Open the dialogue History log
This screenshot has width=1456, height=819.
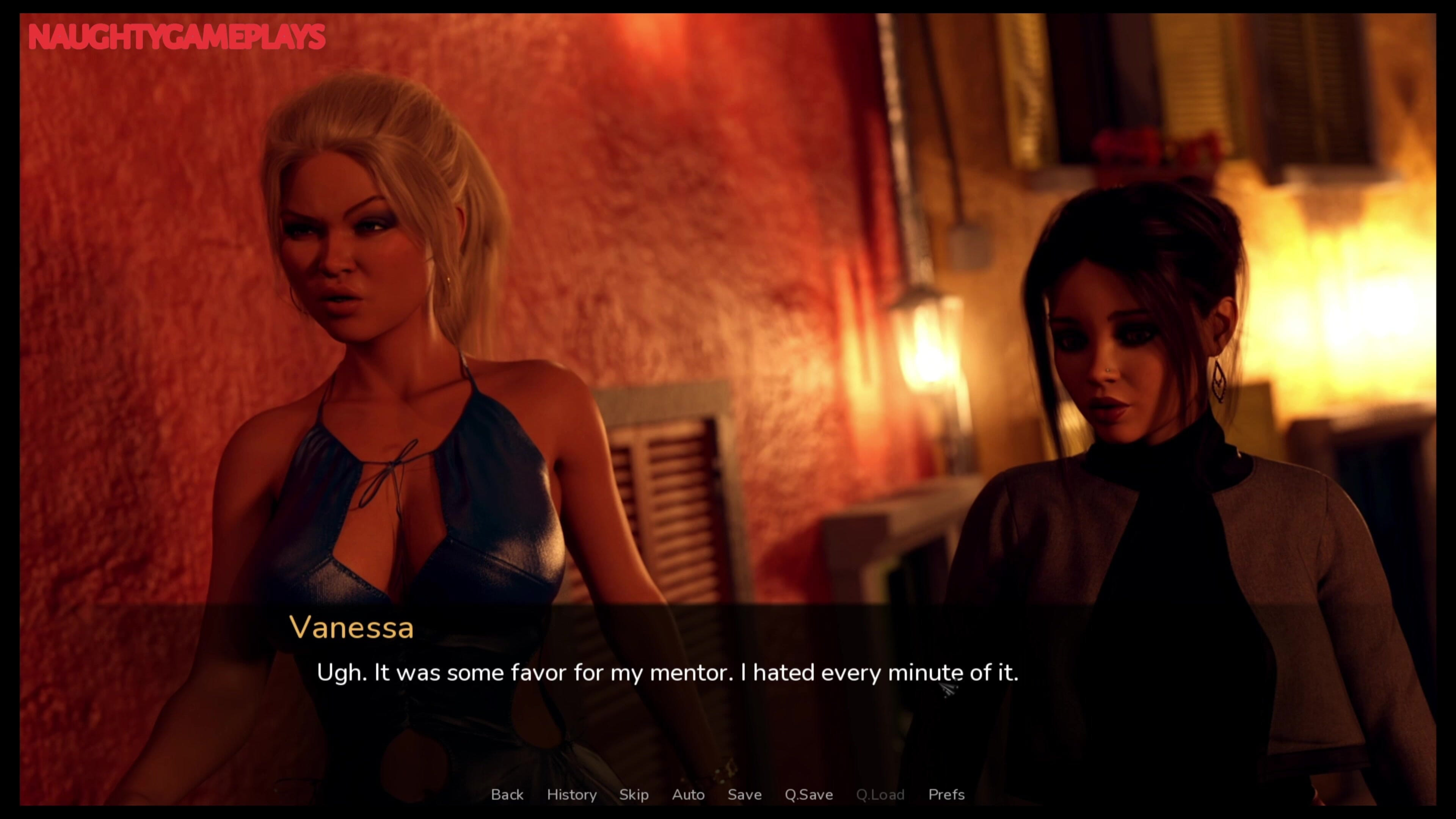571,795
